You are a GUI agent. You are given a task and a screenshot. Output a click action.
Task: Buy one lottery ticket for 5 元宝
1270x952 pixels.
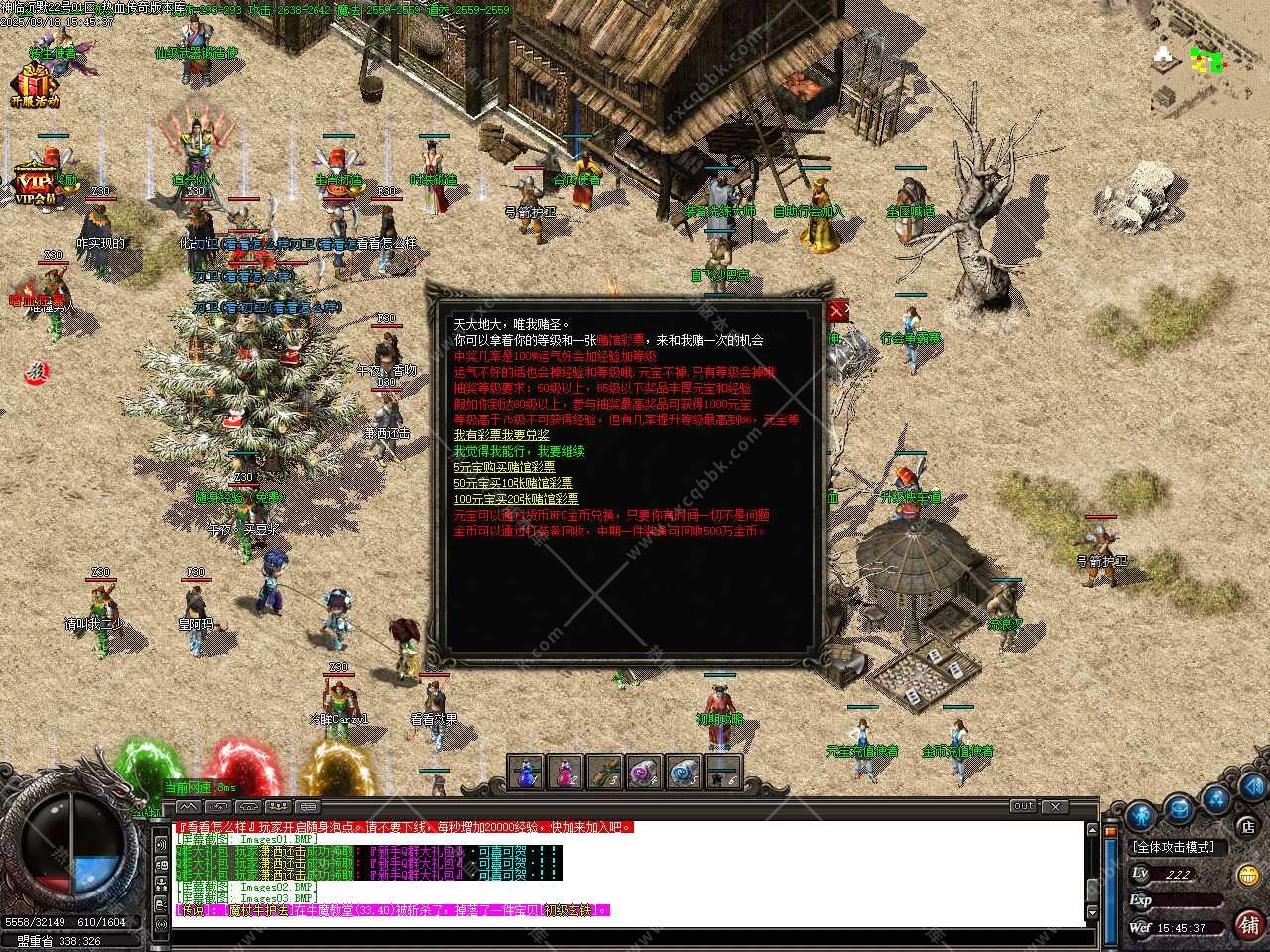[x=504, y=467]
